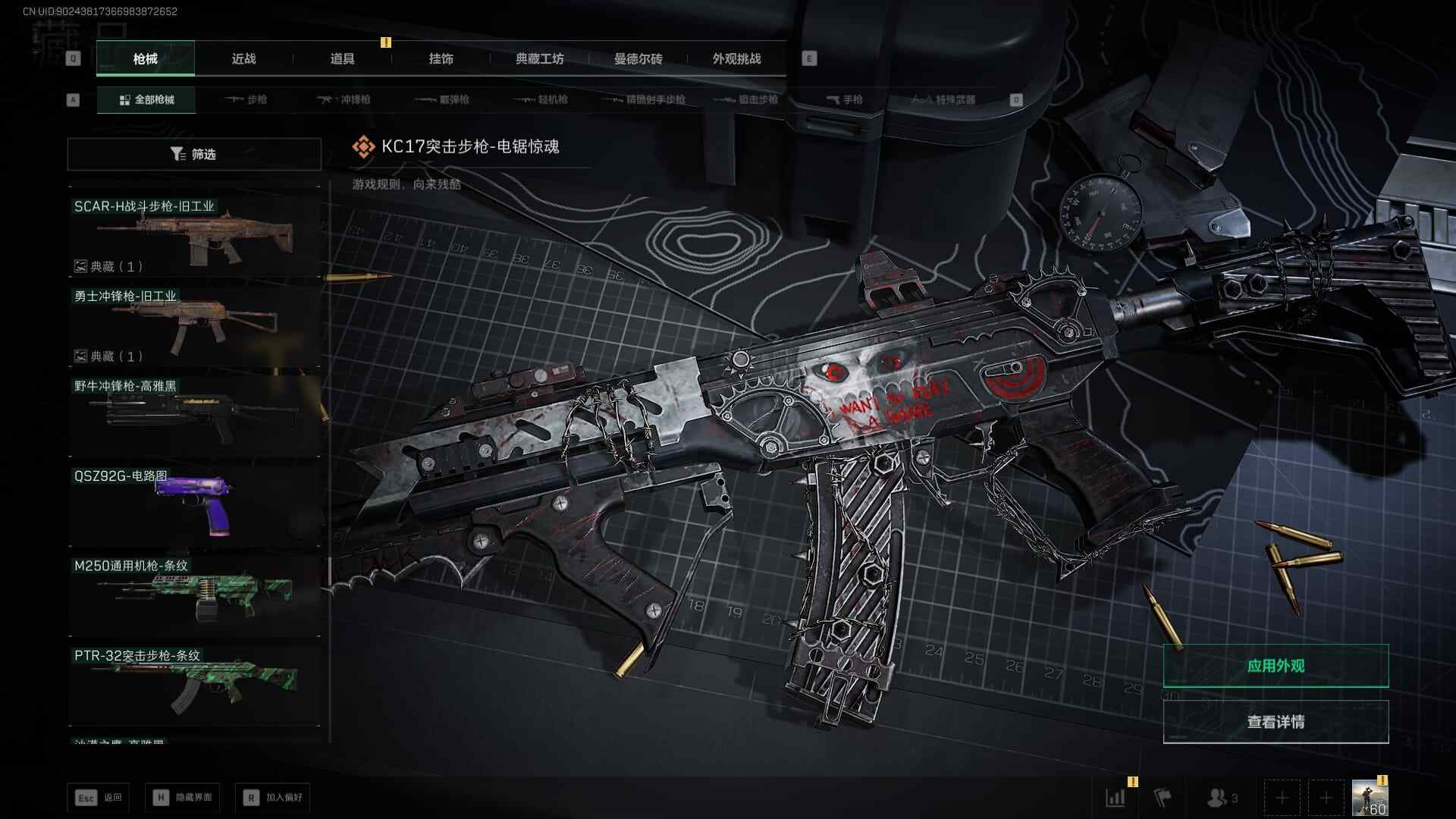This screenshot has width=1456, height=819.
Task: Show only 冲锋枪 submachine guns
Action: tap(344, 99)
